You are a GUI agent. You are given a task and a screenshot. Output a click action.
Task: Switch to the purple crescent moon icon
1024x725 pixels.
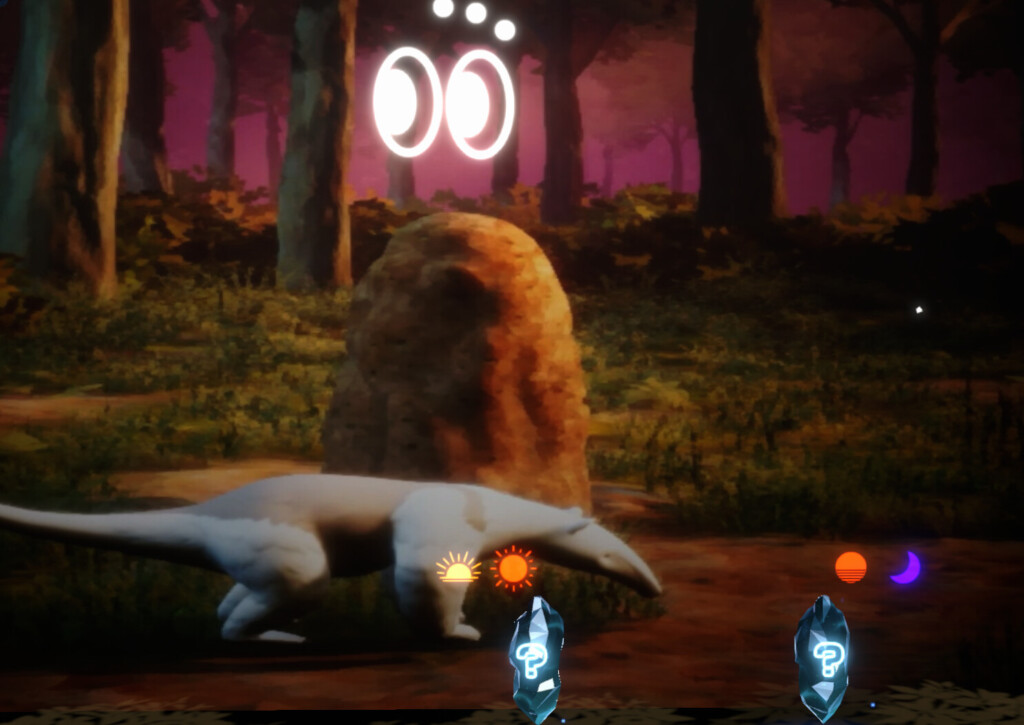pos(906,567)
